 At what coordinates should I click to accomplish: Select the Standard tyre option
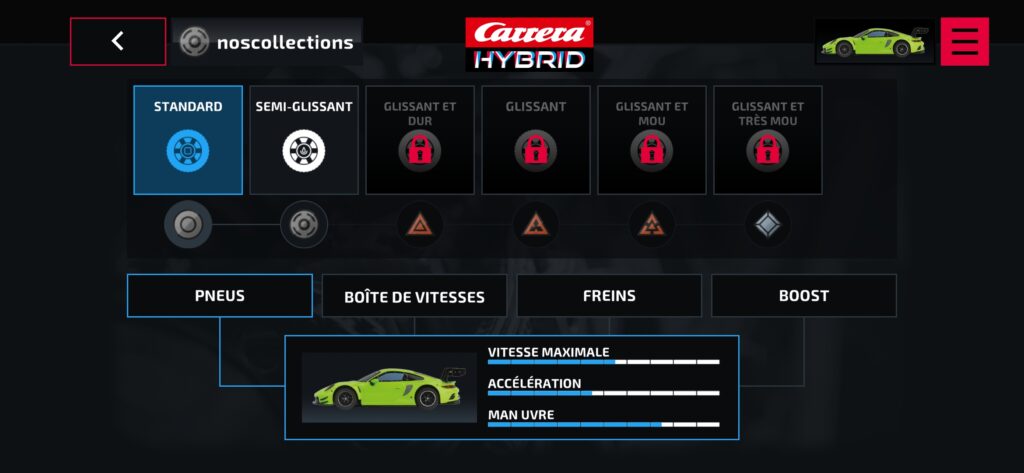(x=188, y=140)
